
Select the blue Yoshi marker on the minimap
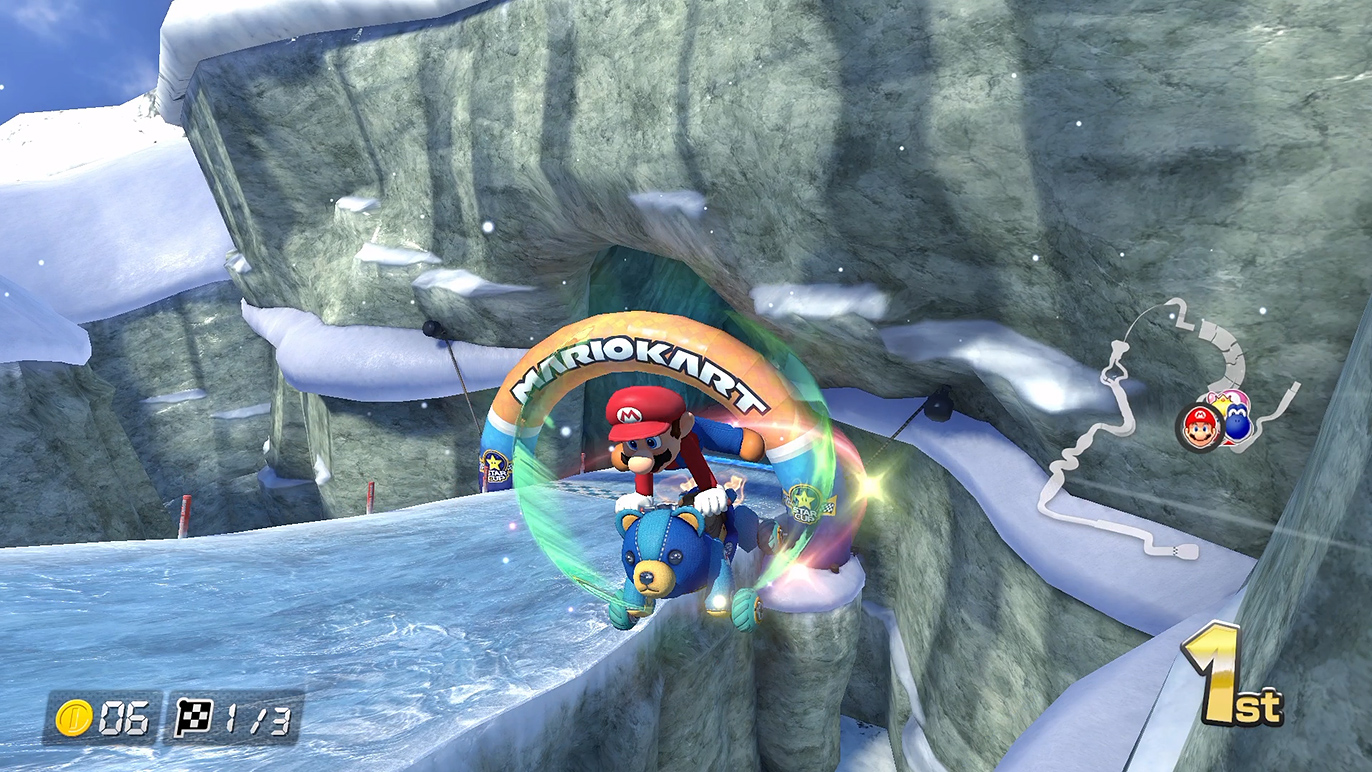point(1239,424)
